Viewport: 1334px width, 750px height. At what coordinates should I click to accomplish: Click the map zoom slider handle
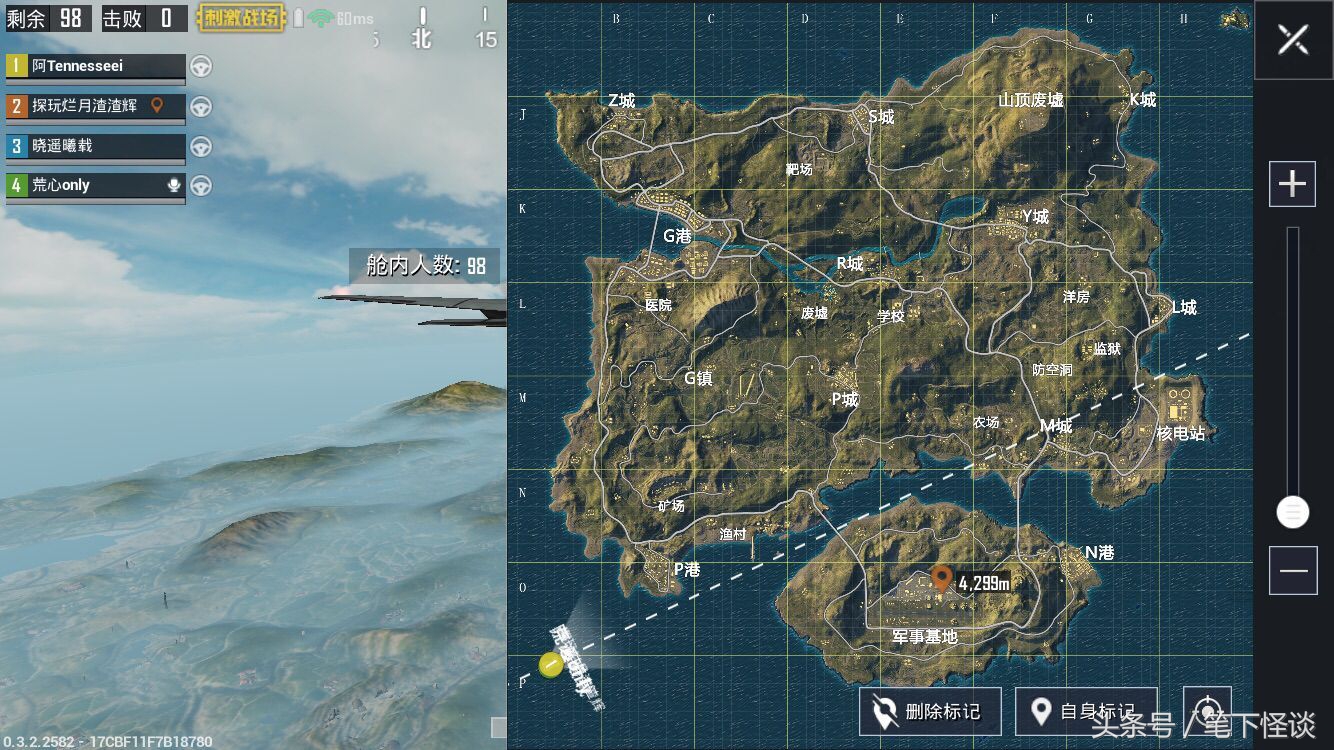[x=1292, y=513]
